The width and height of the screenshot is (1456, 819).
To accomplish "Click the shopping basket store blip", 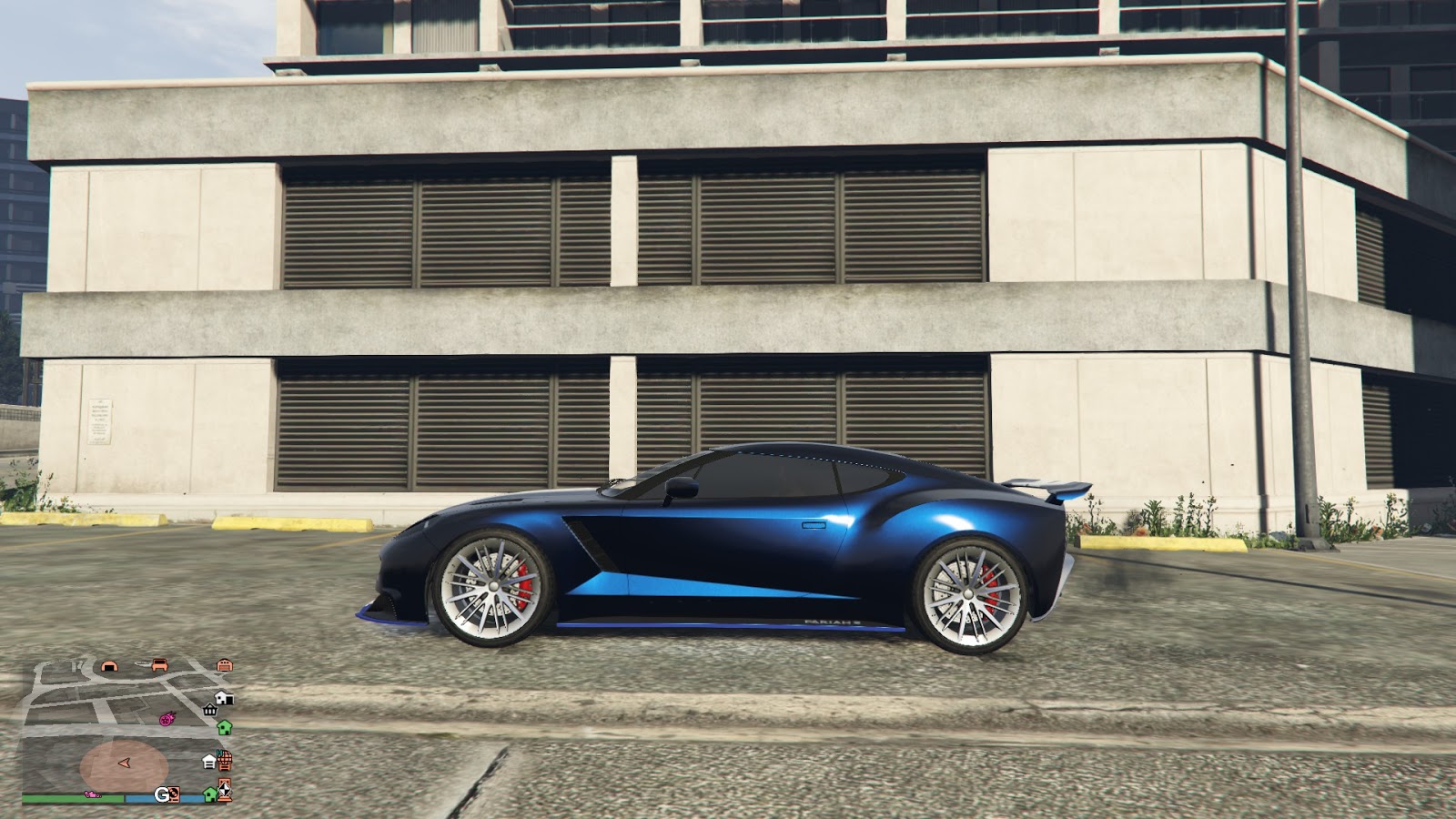I will click(x=209, y=711).
